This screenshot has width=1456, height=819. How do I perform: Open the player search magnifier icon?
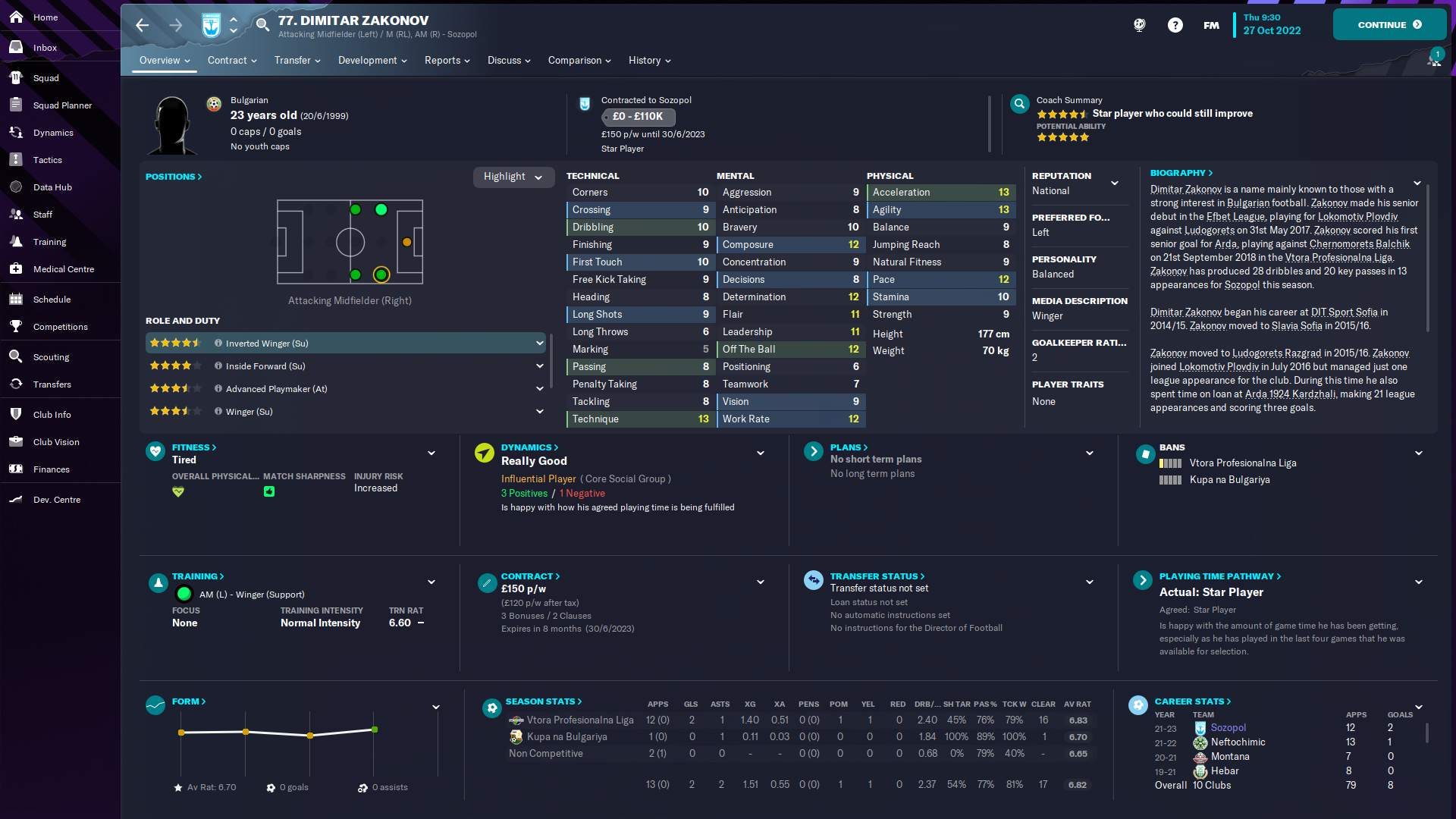tap(262, 24)
